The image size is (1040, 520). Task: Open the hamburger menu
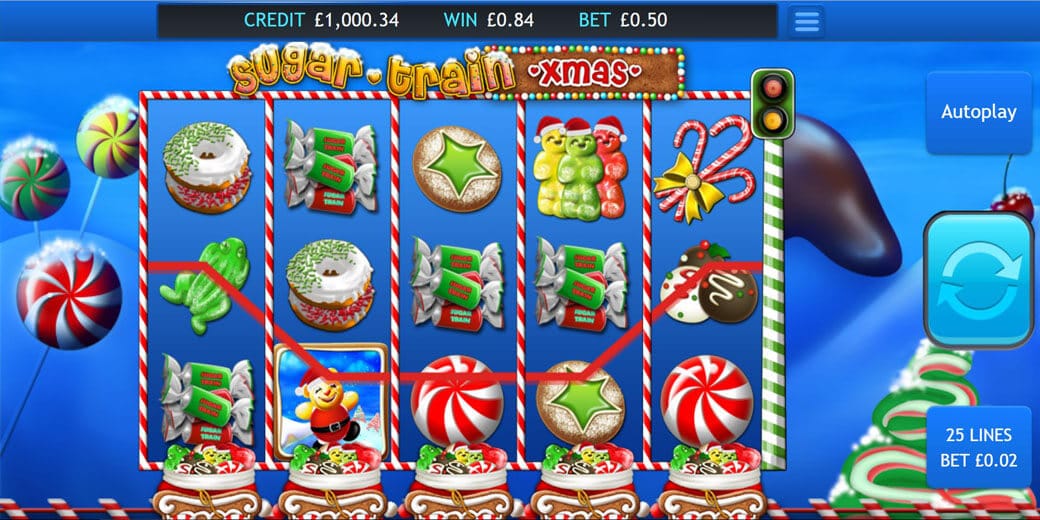click(806, 21)
